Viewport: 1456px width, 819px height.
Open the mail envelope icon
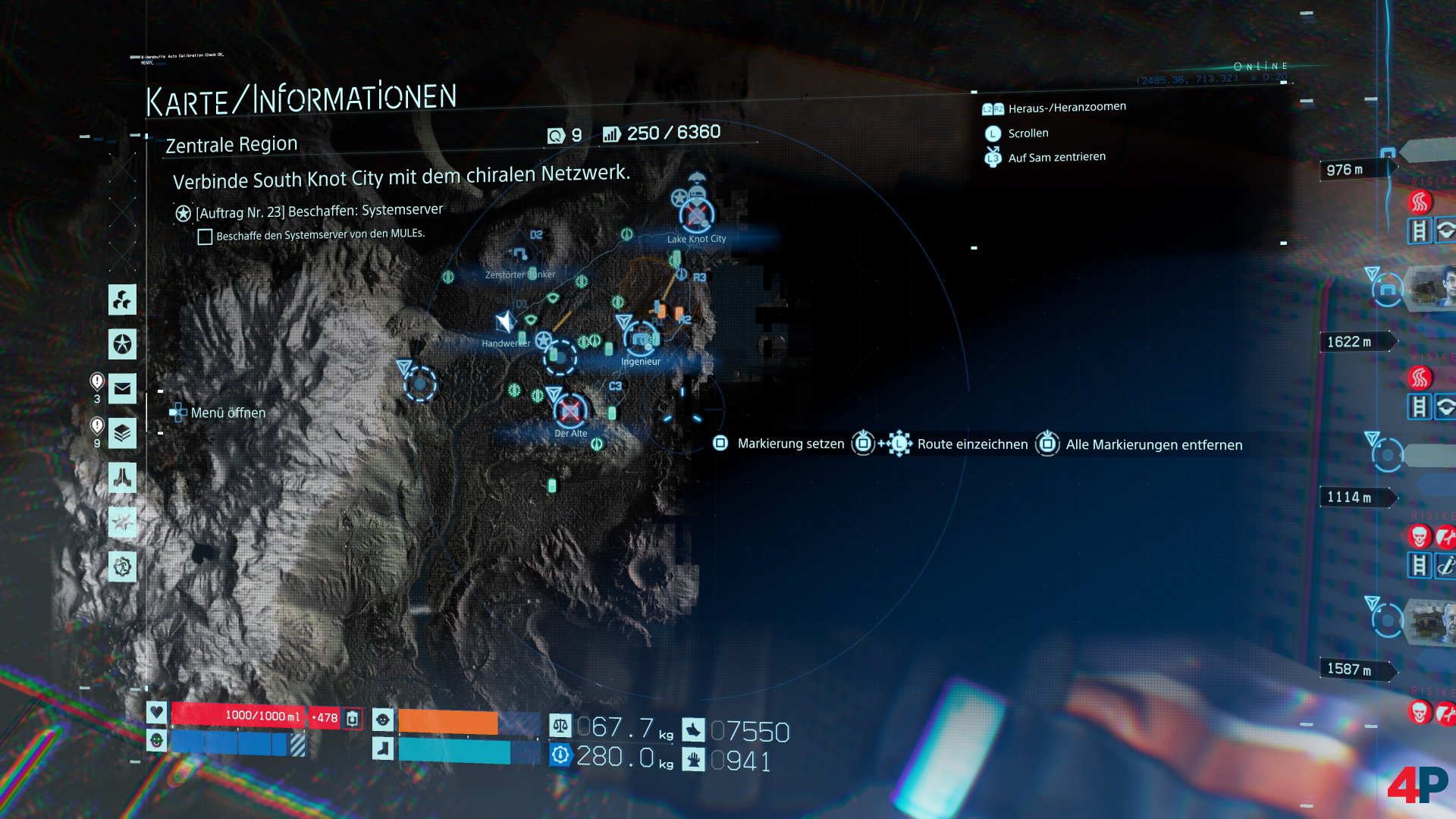pyautogui.click(x=122, y=389)
